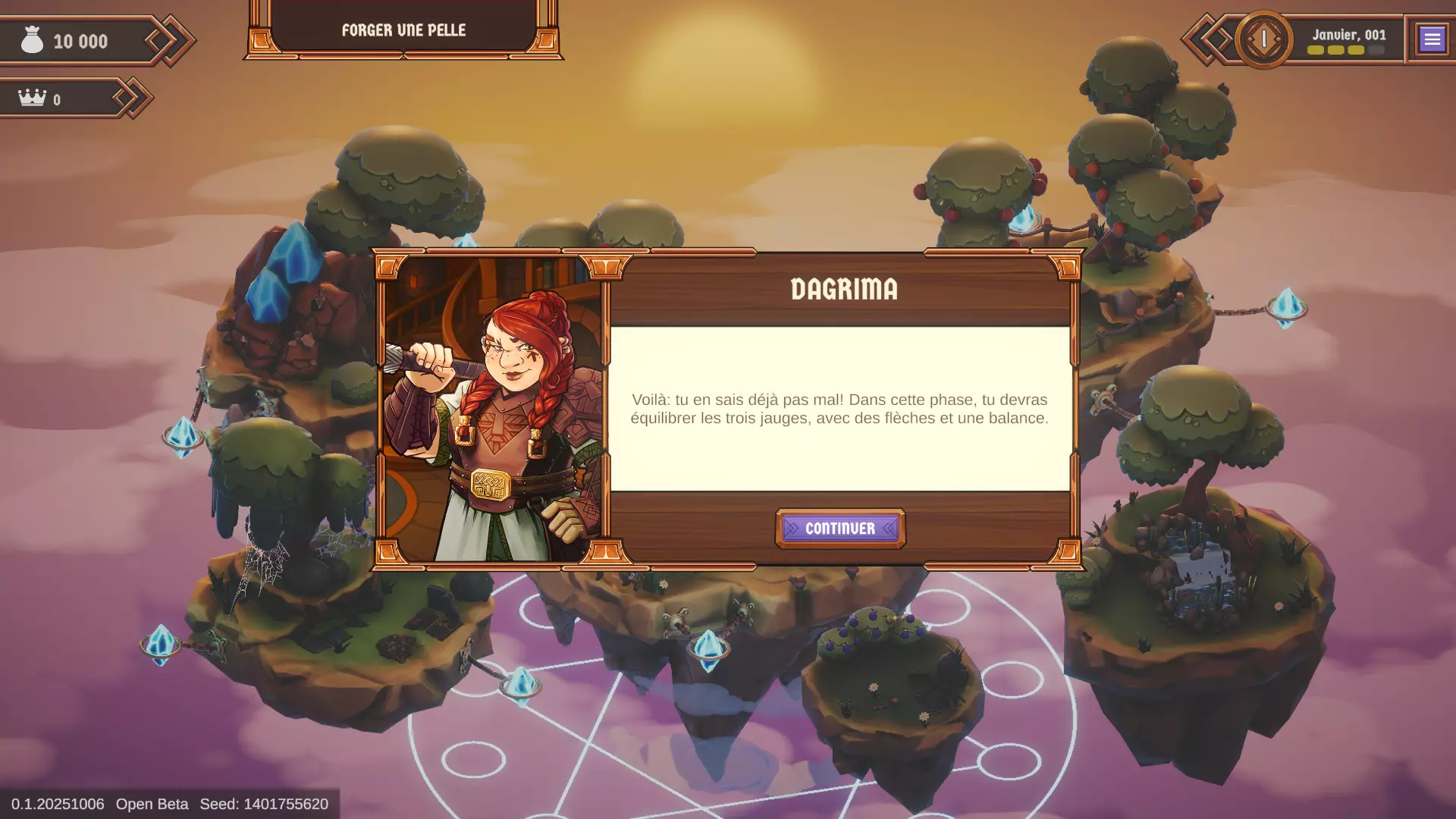Toggle the grey fourth progress pip
The width and height of the screenshot is (1456, 819).
pos(1375,51)
